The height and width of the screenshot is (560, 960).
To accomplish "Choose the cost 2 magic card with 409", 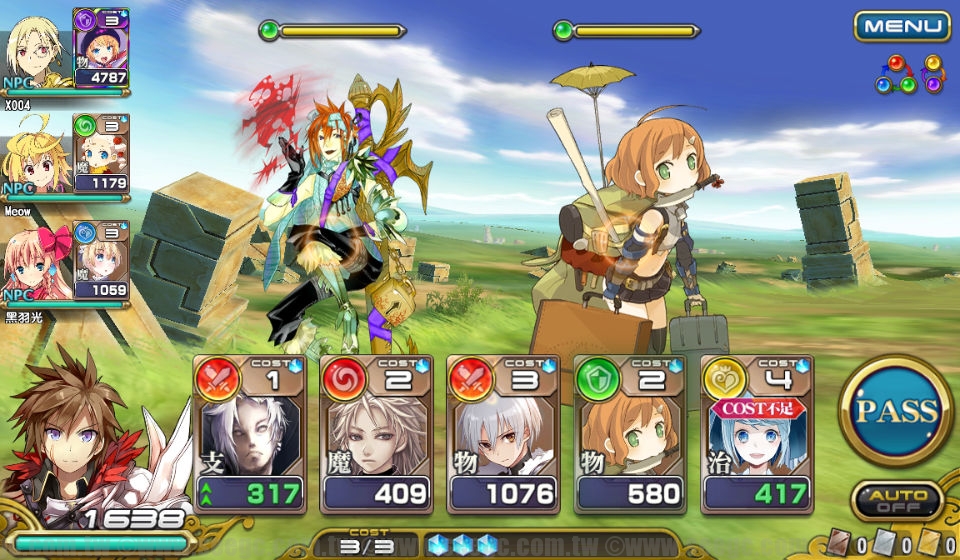I will coord(375,435).
